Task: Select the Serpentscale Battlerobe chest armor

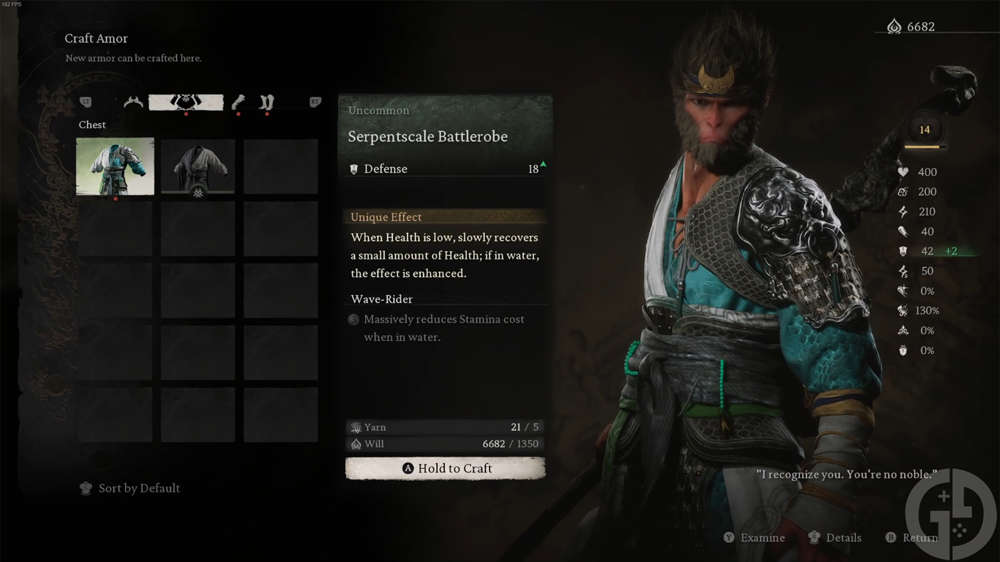Action: tap(116, 166)
